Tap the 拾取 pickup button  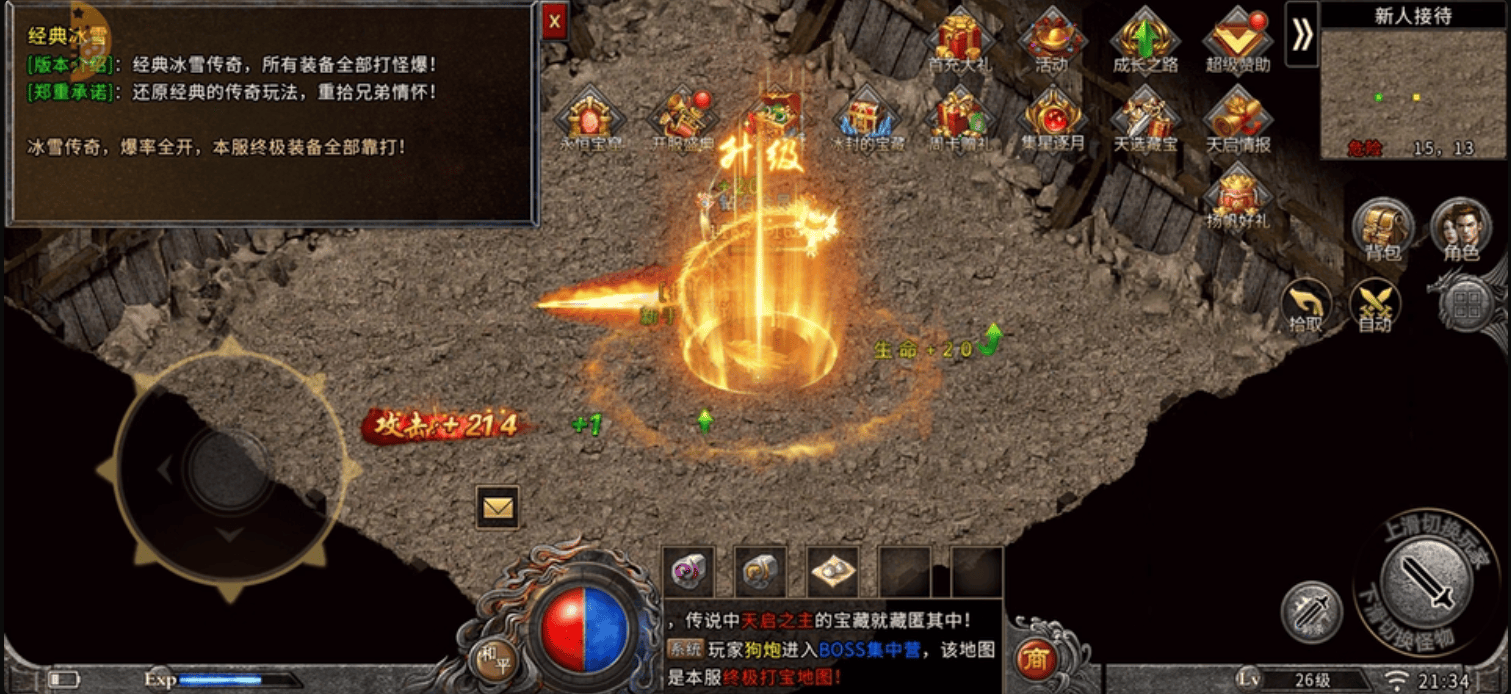pyautogui.click(x=1305, y=305)
